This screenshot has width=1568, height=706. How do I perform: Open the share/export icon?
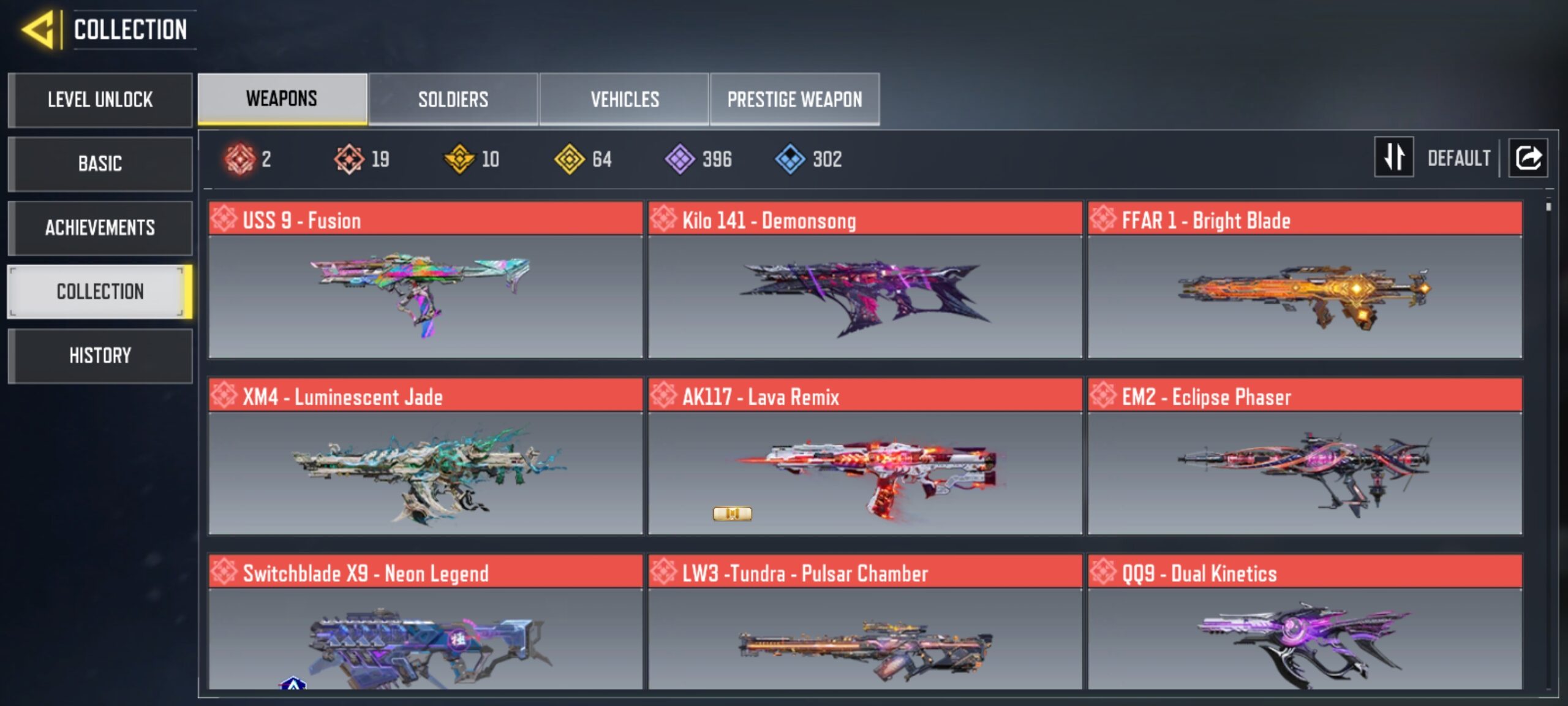pos(1528,158)
